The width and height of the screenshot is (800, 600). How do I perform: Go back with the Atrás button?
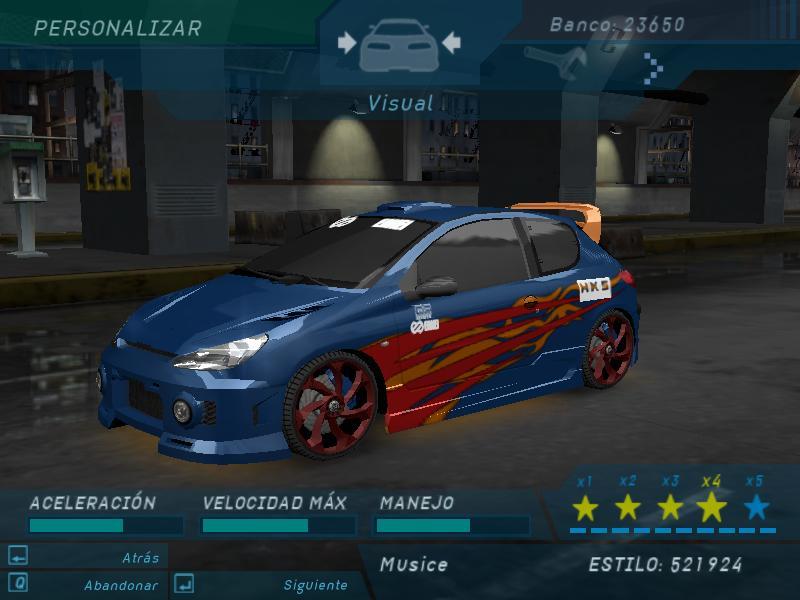coord(140,557)
